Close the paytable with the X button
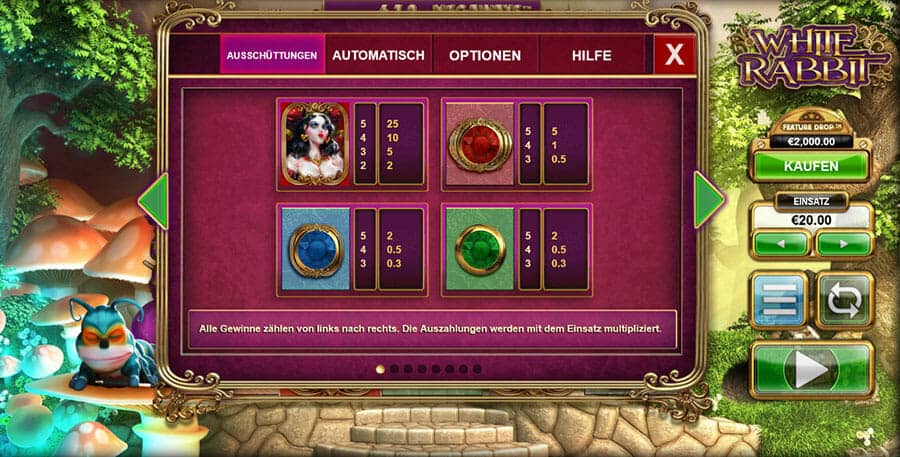Screen dimensions: 900x457 click(x=675, y=55)
